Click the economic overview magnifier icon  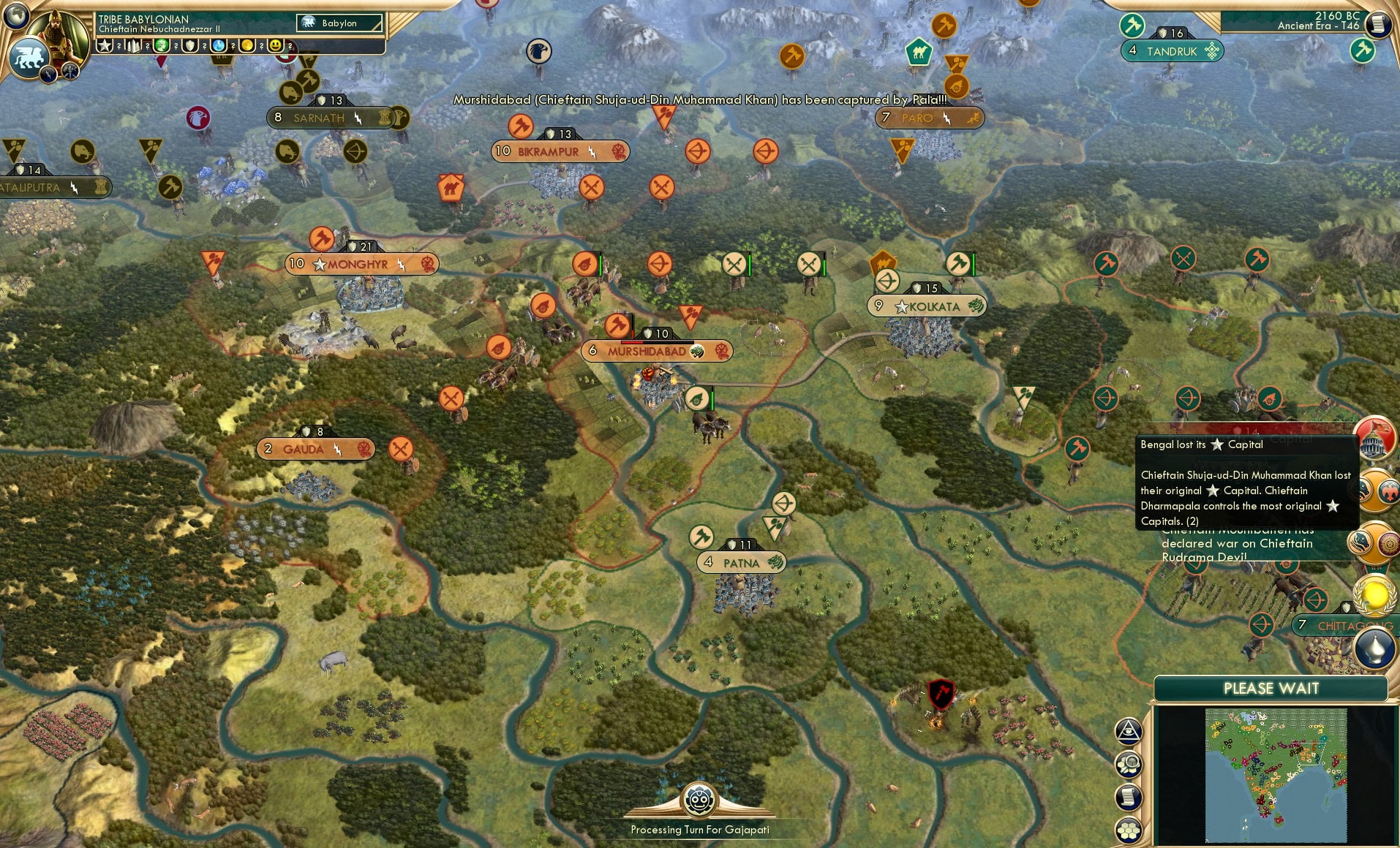pyautogui.click(x=1129, y=762)
